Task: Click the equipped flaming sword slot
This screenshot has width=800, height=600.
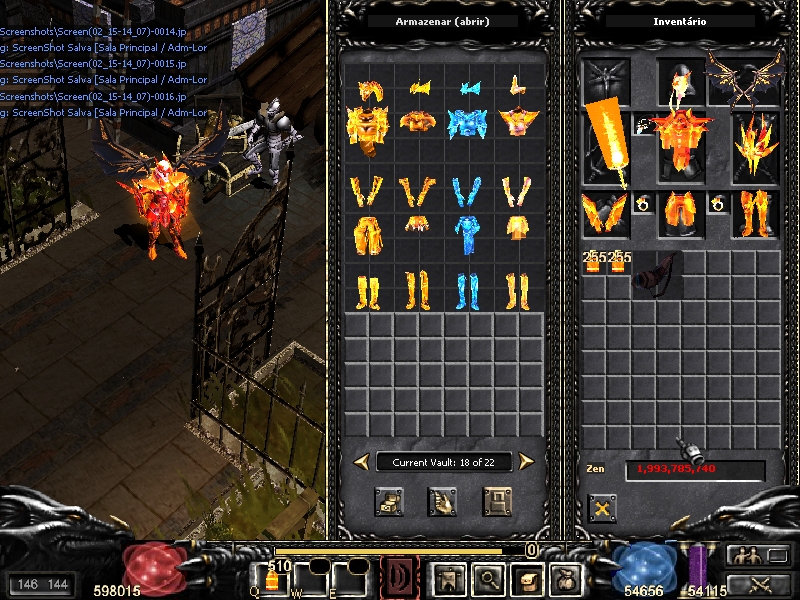Action: tap(606, 145)
